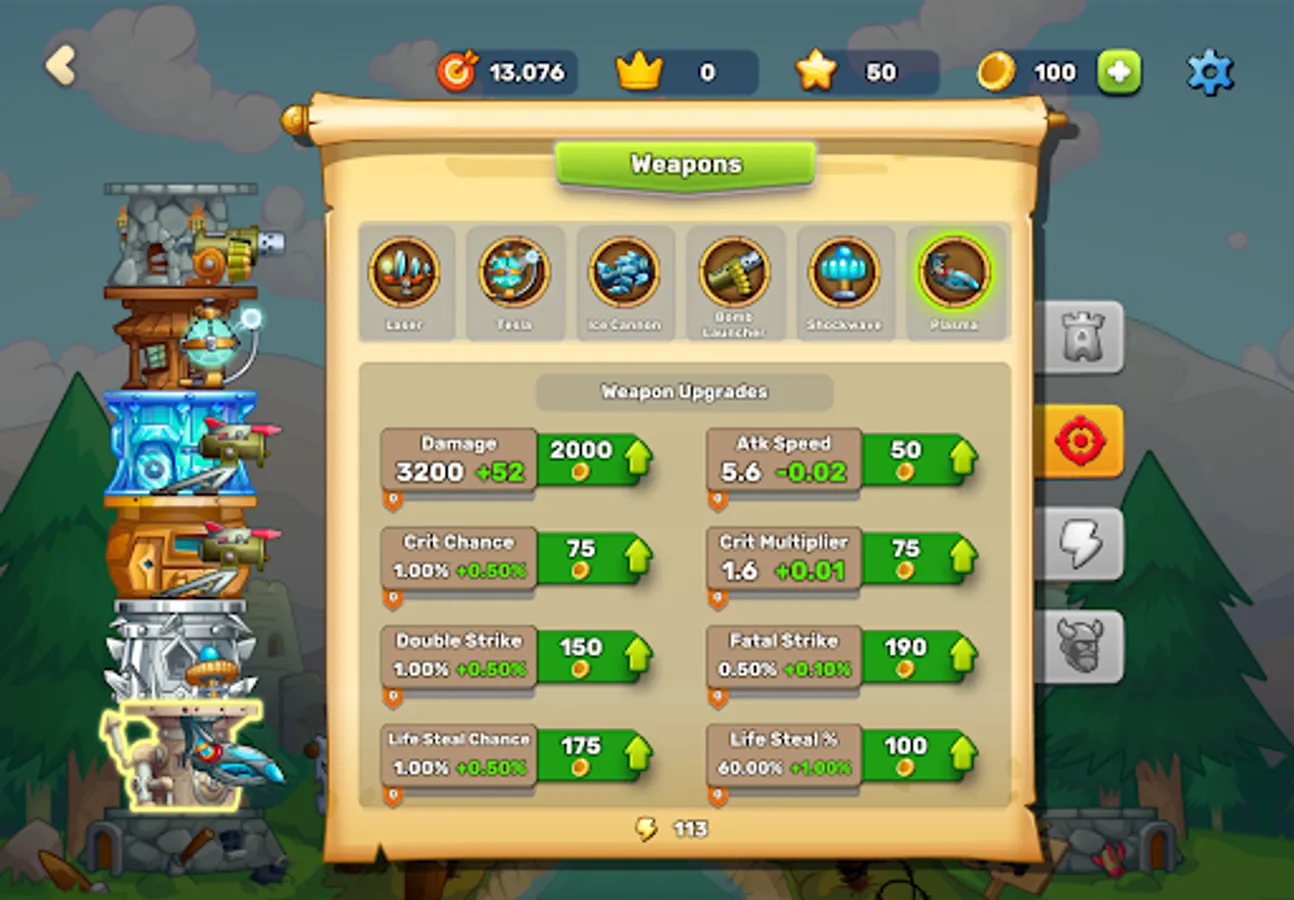
Task: Select the glowing plasma tower on the tower stack
Action: coord(185,760)
